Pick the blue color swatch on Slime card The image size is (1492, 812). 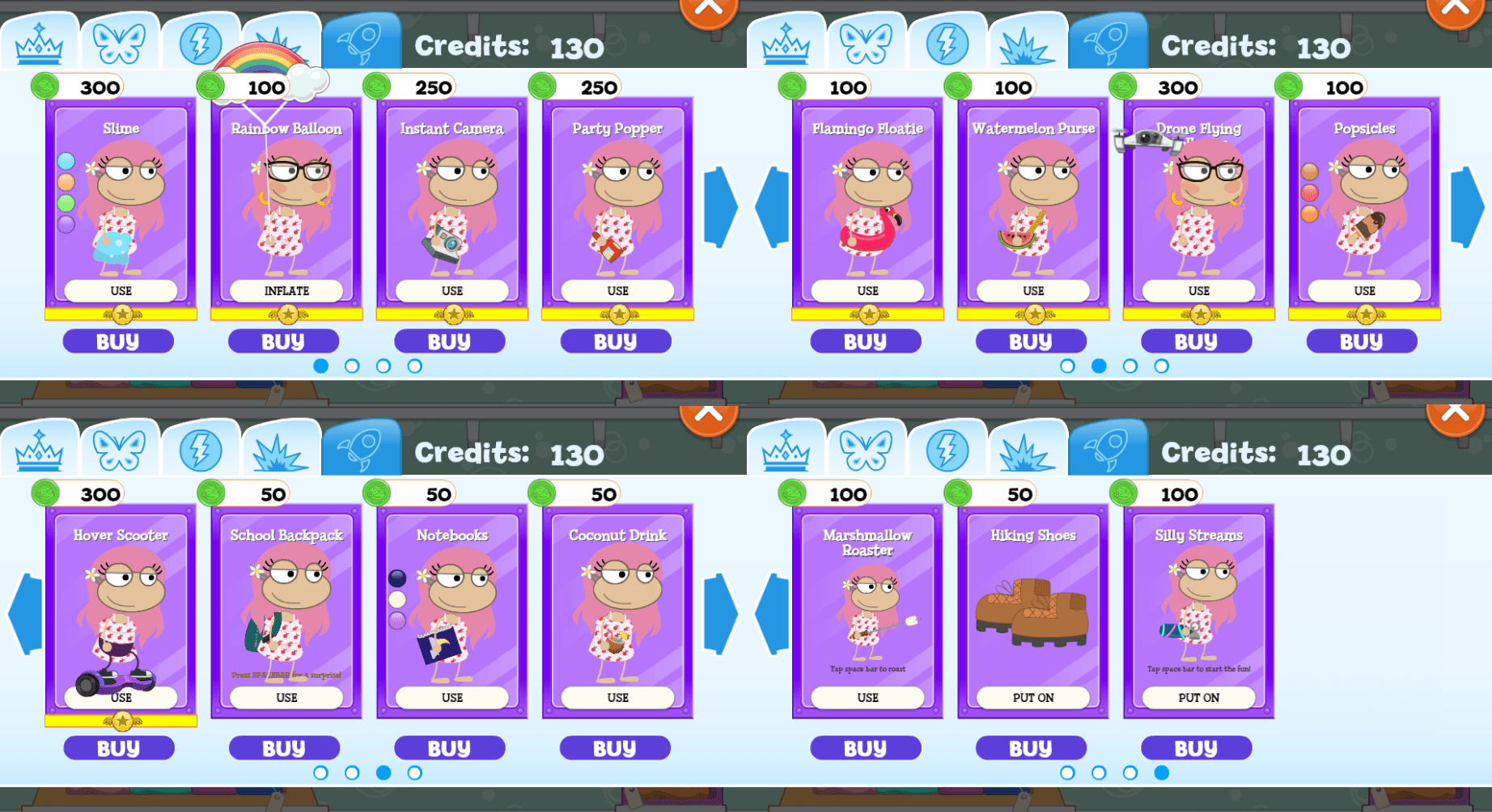coord(66,162)
